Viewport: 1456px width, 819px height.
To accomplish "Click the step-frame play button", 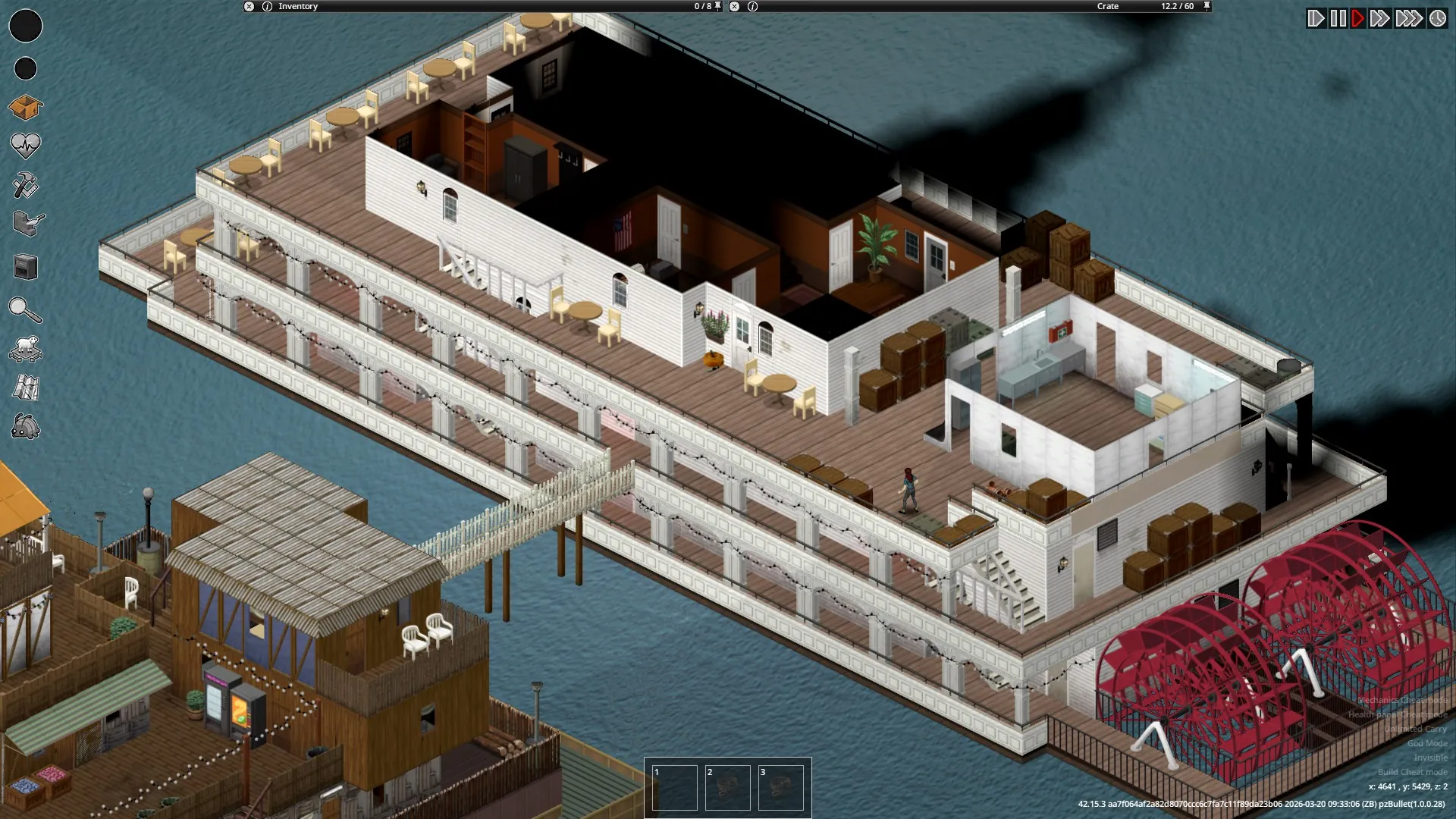I will click(1316, 18).
